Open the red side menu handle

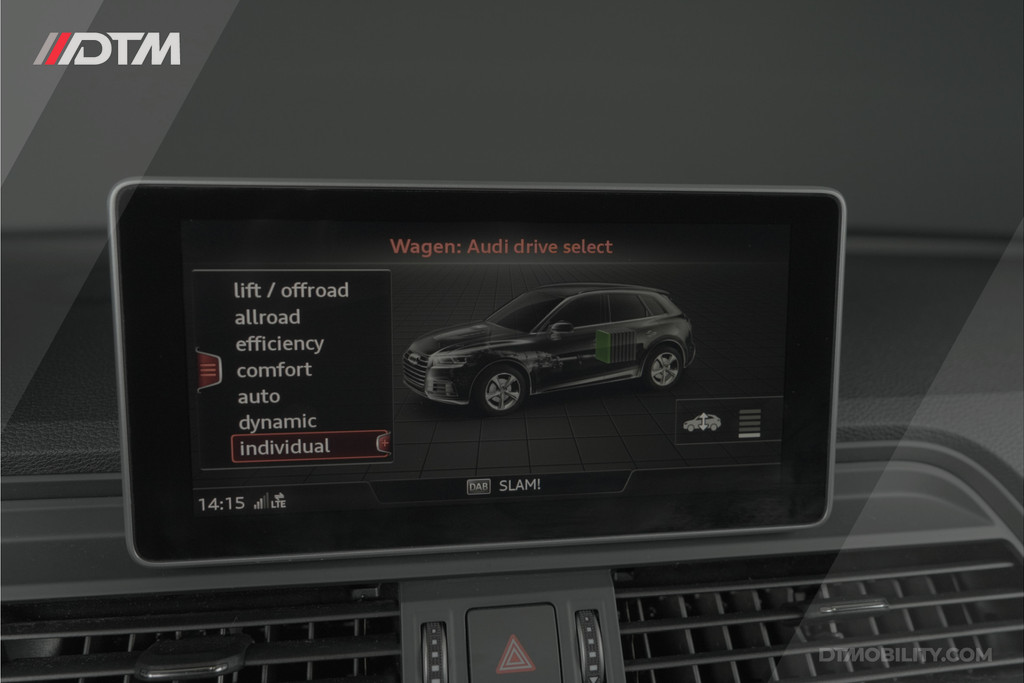coord(208,370)
